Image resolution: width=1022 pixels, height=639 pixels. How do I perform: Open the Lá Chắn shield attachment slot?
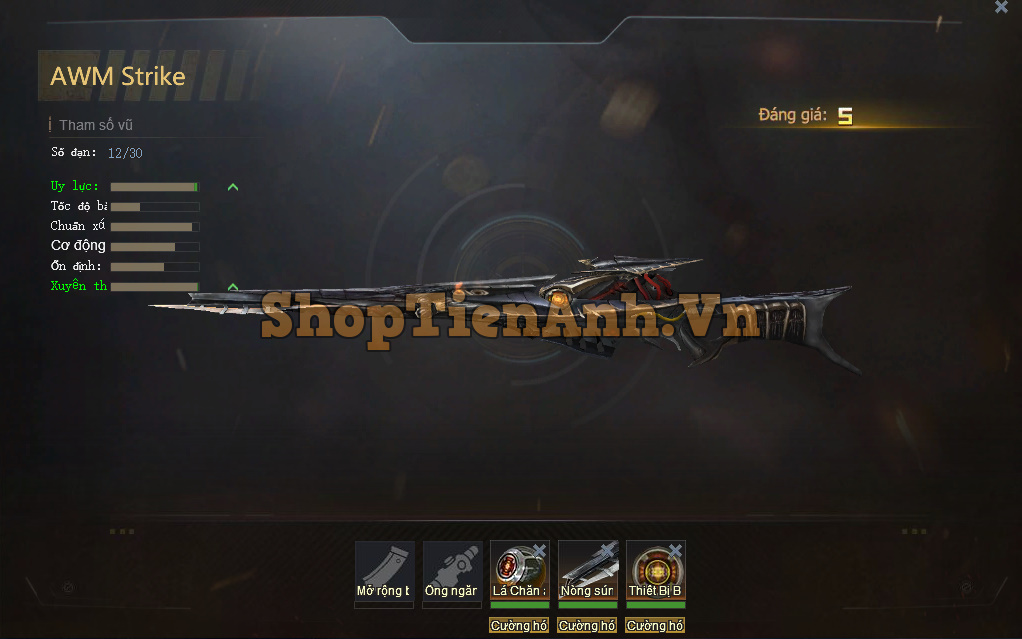pyautogui.click(x=517, y=569)
